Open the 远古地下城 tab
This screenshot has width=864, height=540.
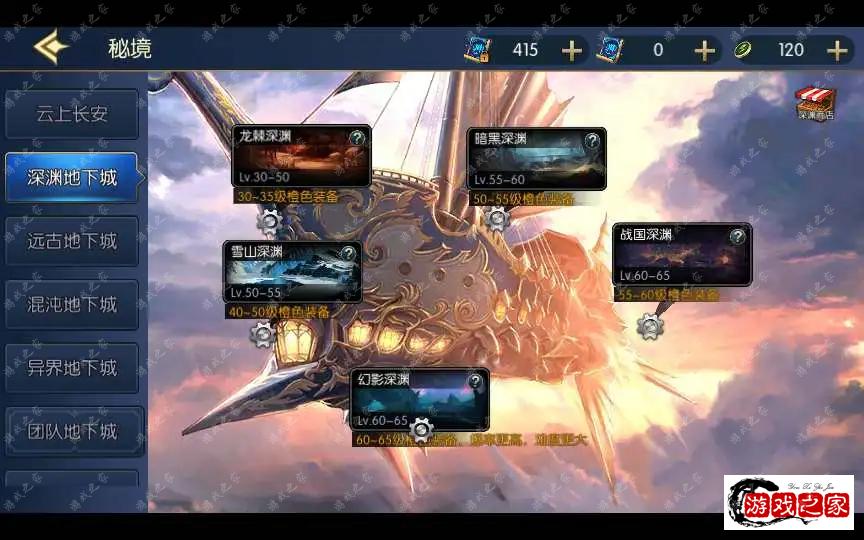click(x=72, y=241)
